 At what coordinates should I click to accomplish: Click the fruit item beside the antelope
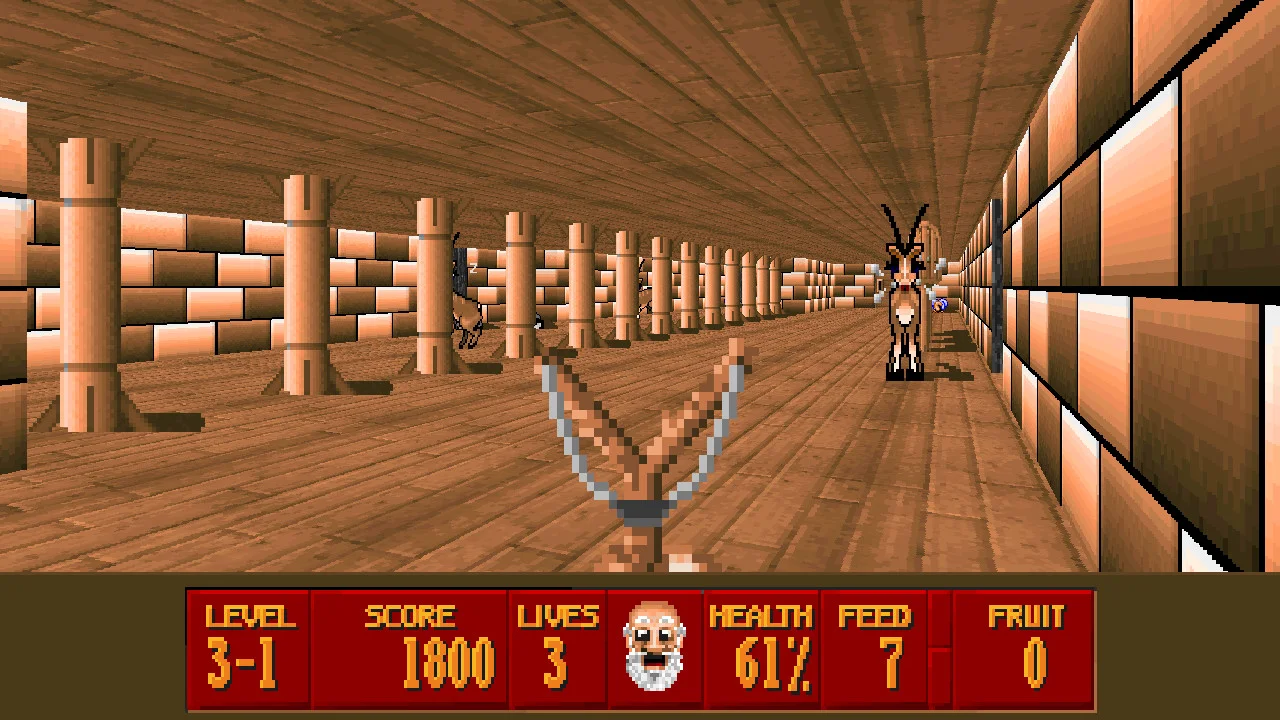938,303
